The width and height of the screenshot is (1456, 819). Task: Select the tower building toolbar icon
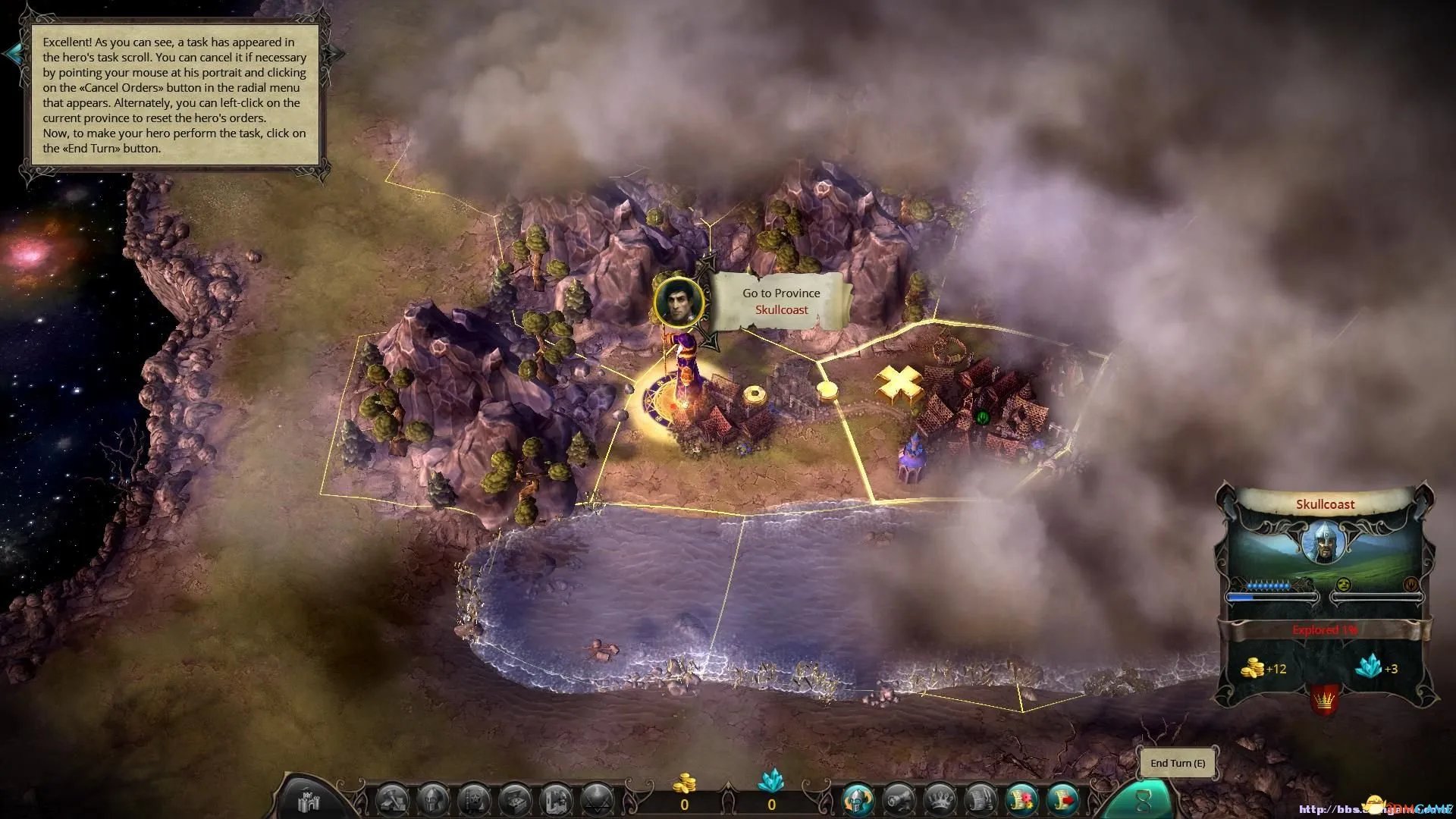[x=556, y=801]
